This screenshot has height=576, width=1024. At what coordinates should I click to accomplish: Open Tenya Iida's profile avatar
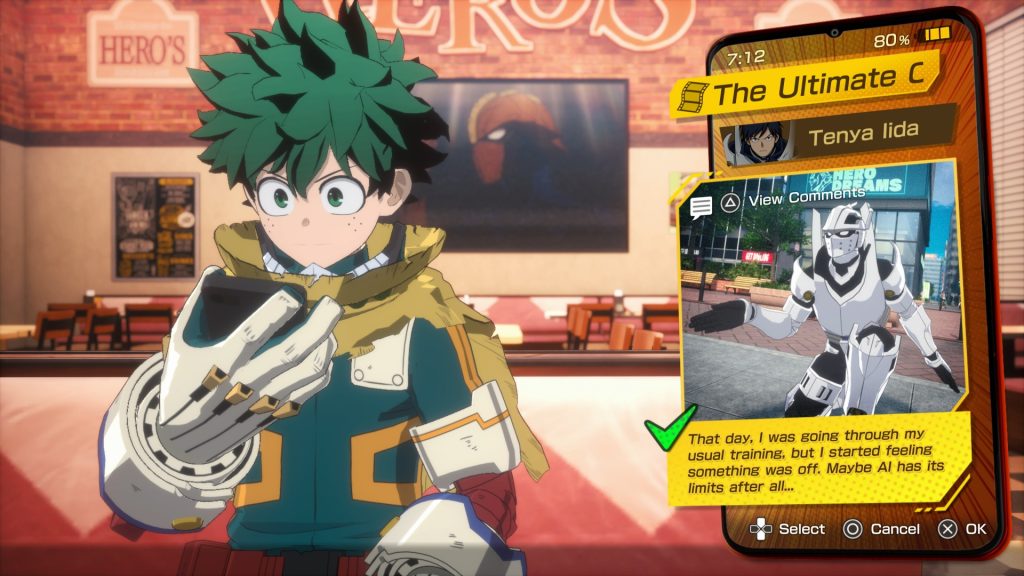click(757, 143)
